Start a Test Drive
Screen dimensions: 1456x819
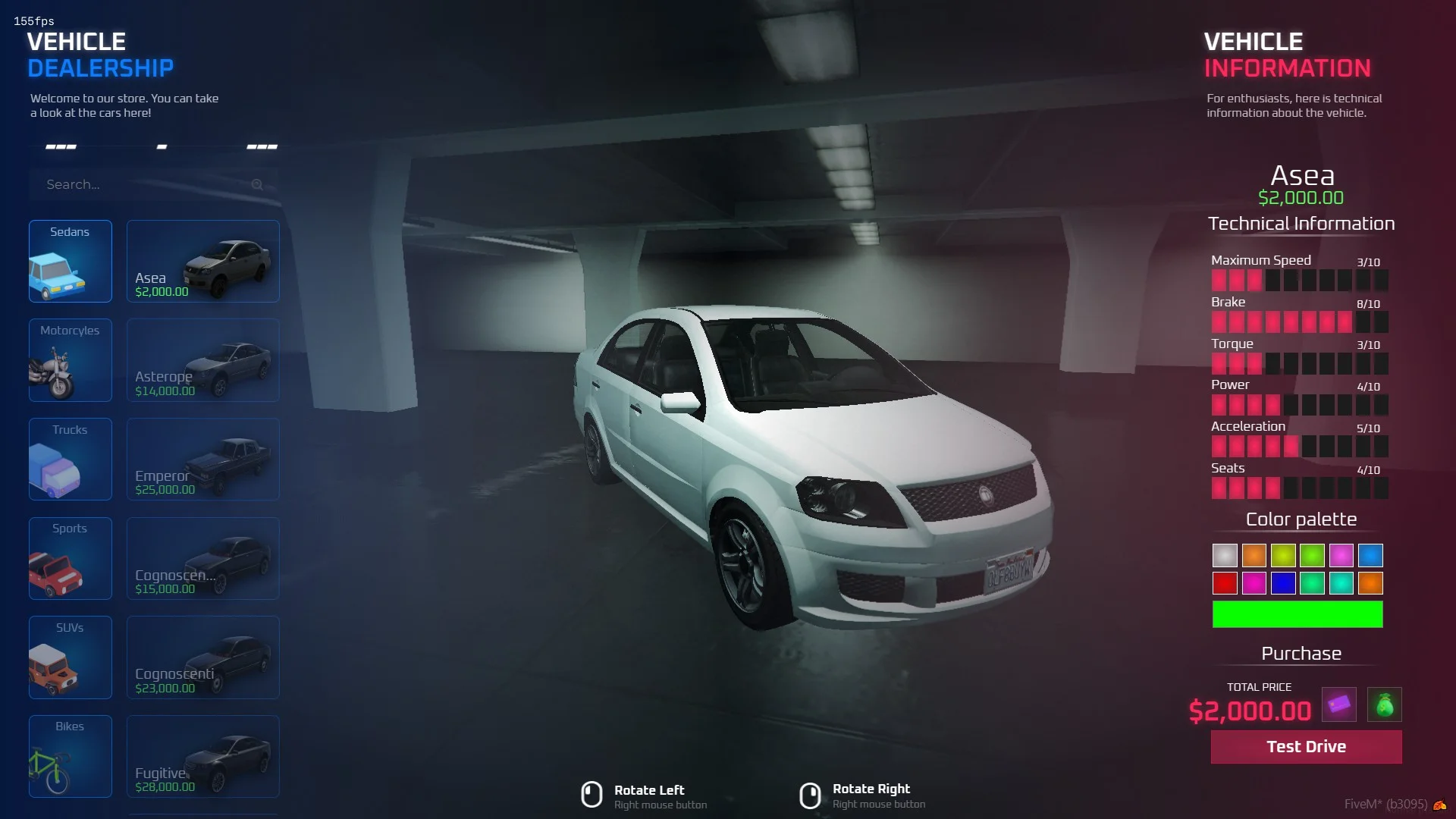coord(1306,747)
